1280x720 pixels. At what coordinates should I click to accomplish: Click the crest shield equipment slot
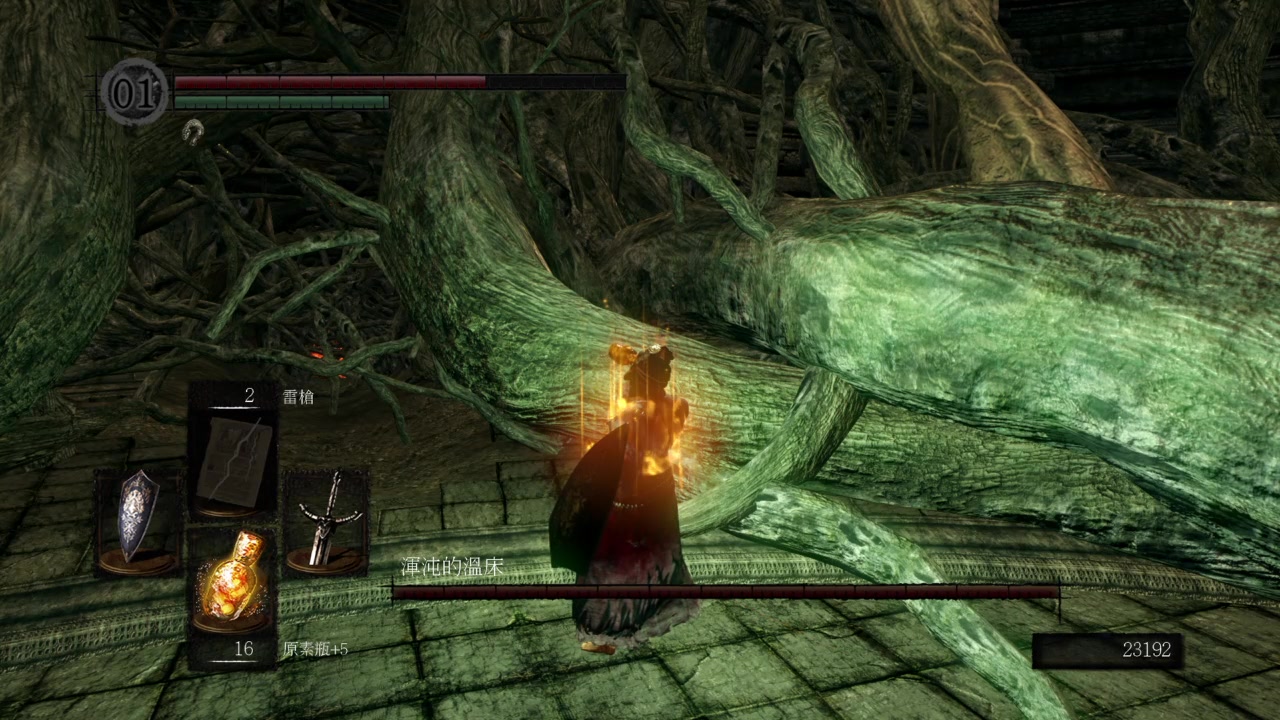[137, 523]
